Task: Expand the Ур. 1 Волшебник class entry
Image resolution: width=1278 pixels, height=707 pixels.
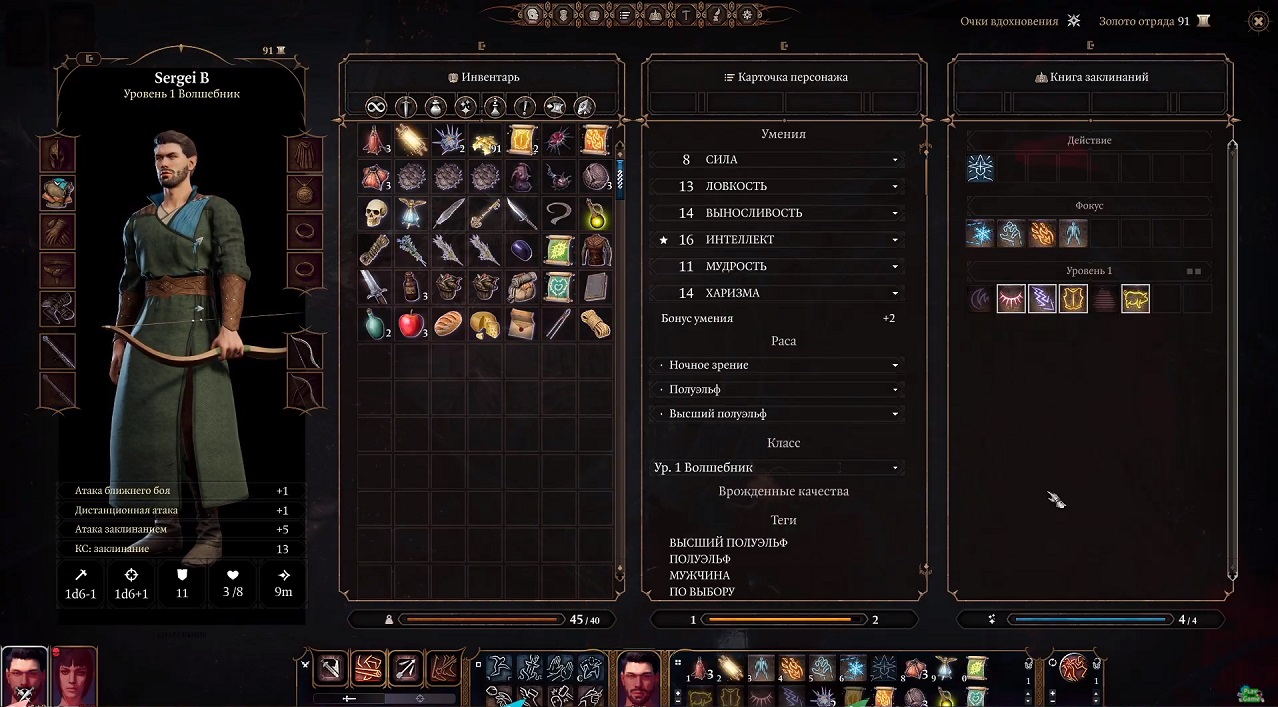Action: [x=780, y=467]
